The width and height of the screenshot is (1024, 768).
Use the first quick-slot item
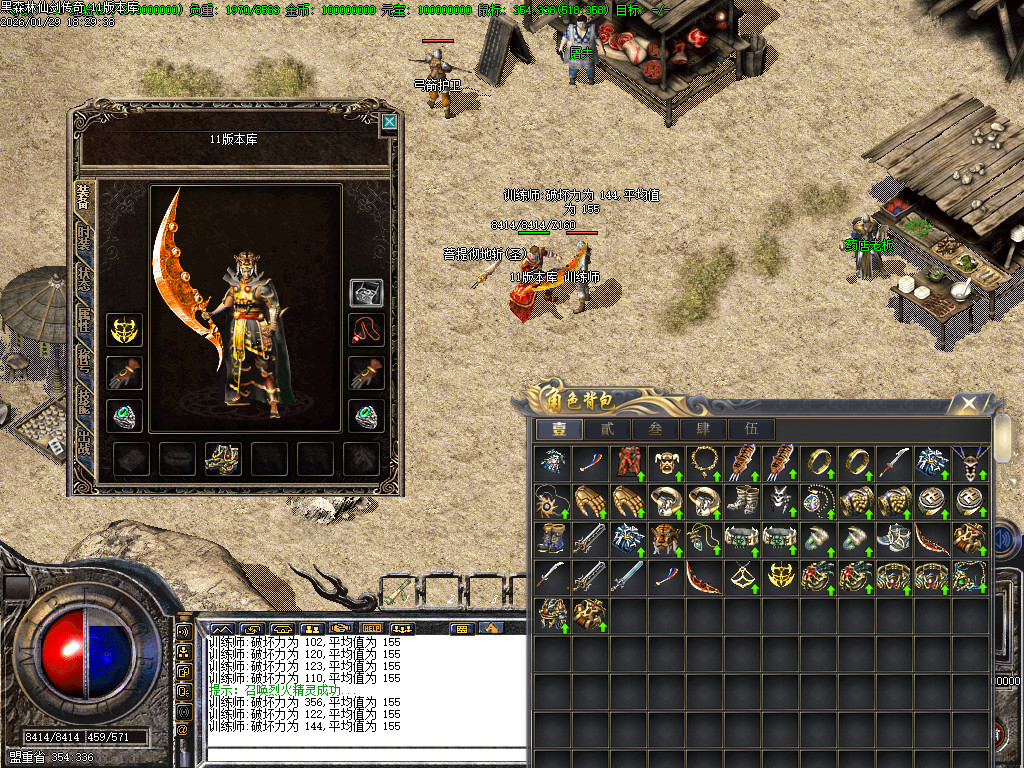397,590
